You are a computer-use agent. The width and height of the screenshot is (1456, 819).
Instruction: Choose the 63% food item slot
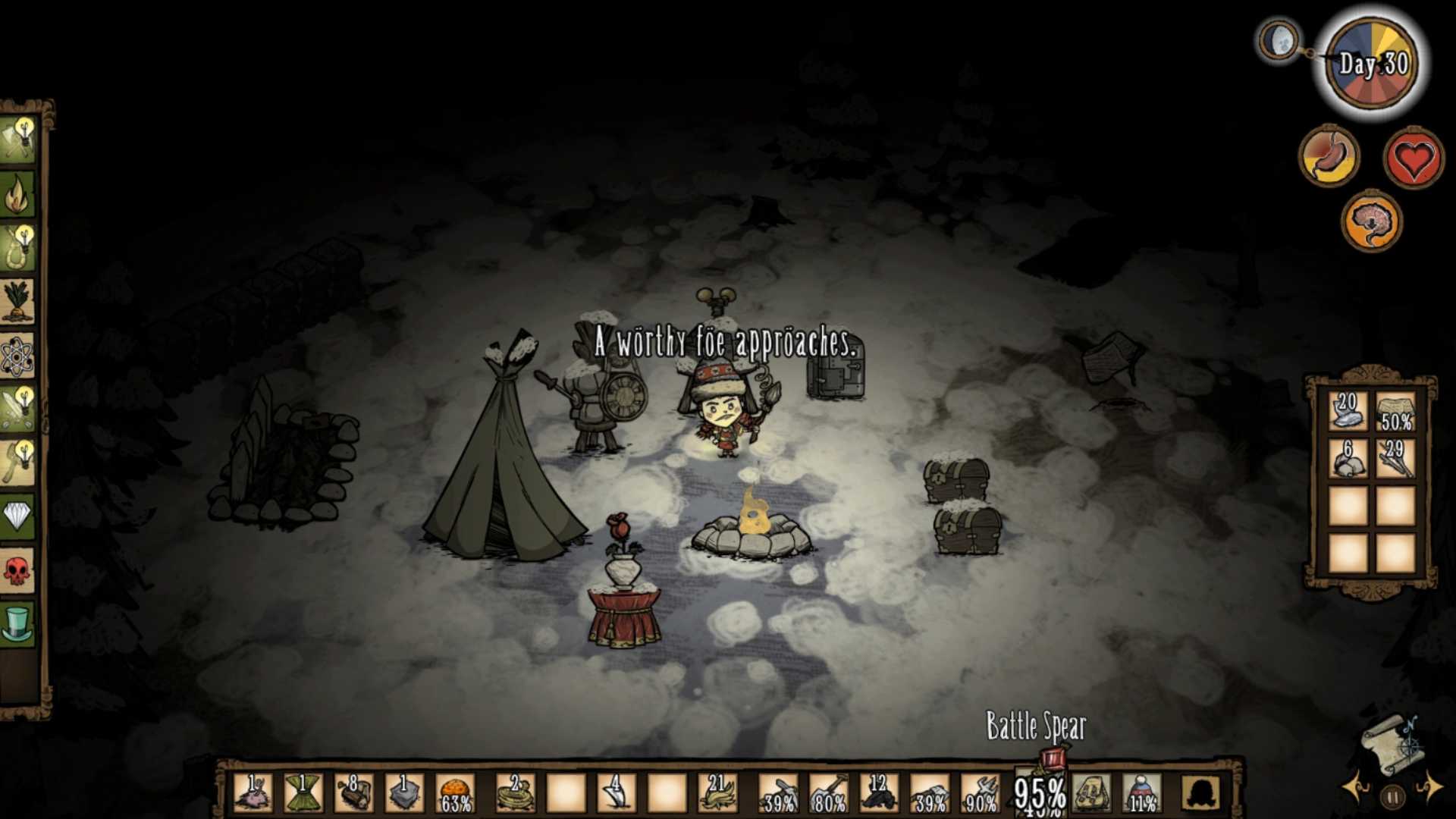click(x=455, y=793)
